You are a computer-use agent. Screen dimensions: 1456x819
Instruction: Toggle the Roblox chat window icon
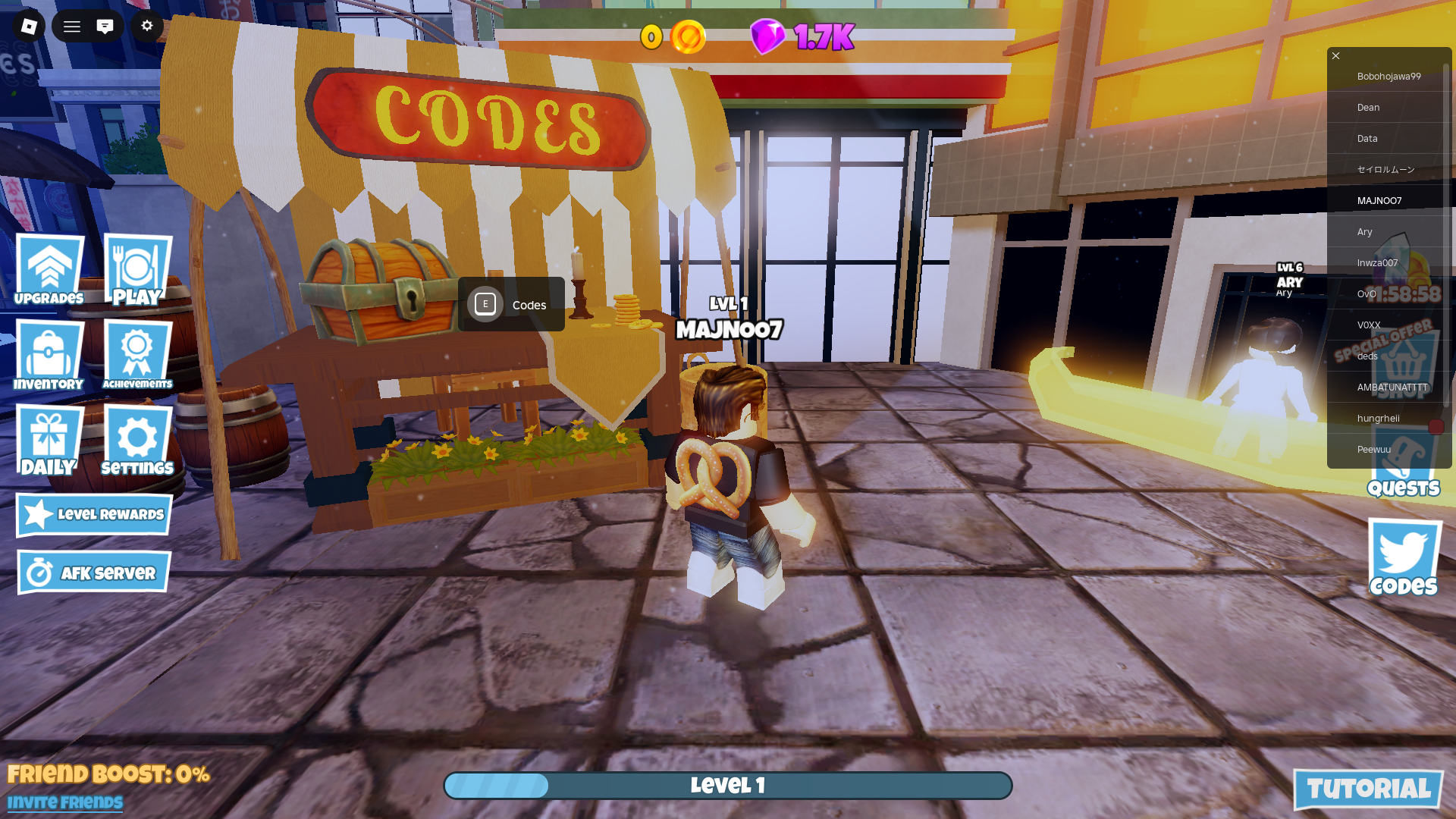click(105, 27)
